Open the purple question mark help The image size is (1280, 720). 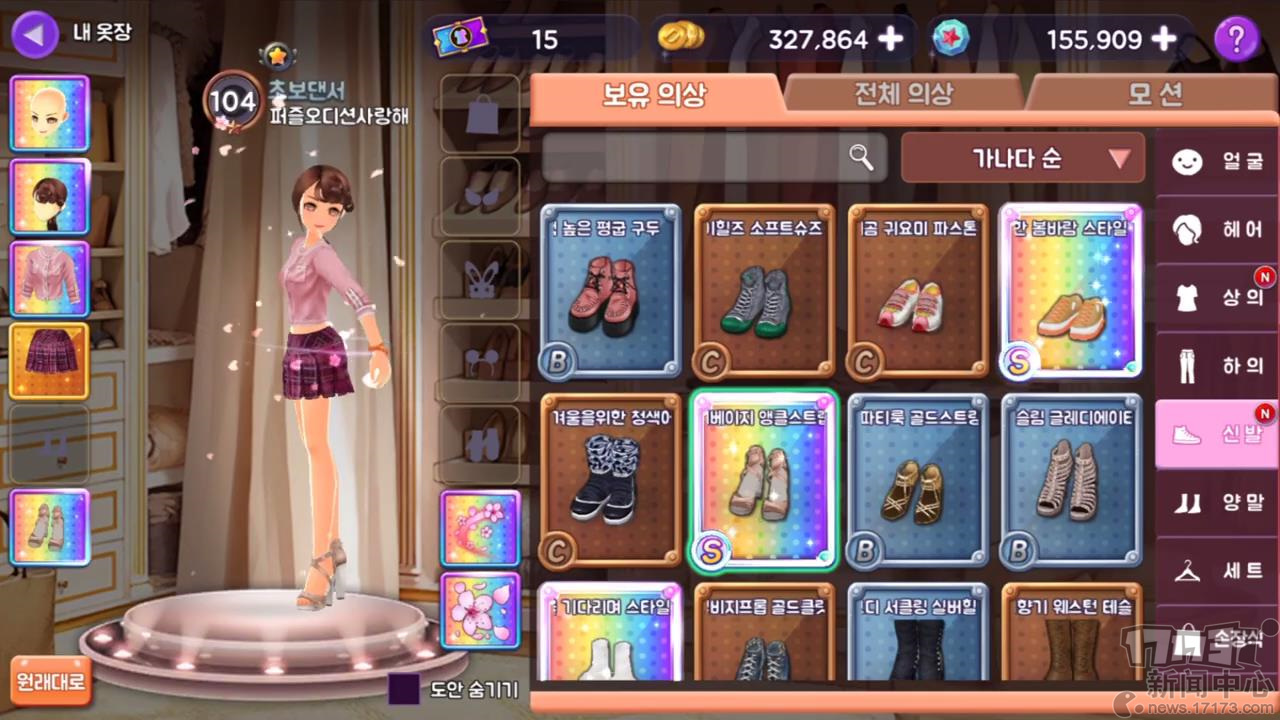[x=1236, y=39]
